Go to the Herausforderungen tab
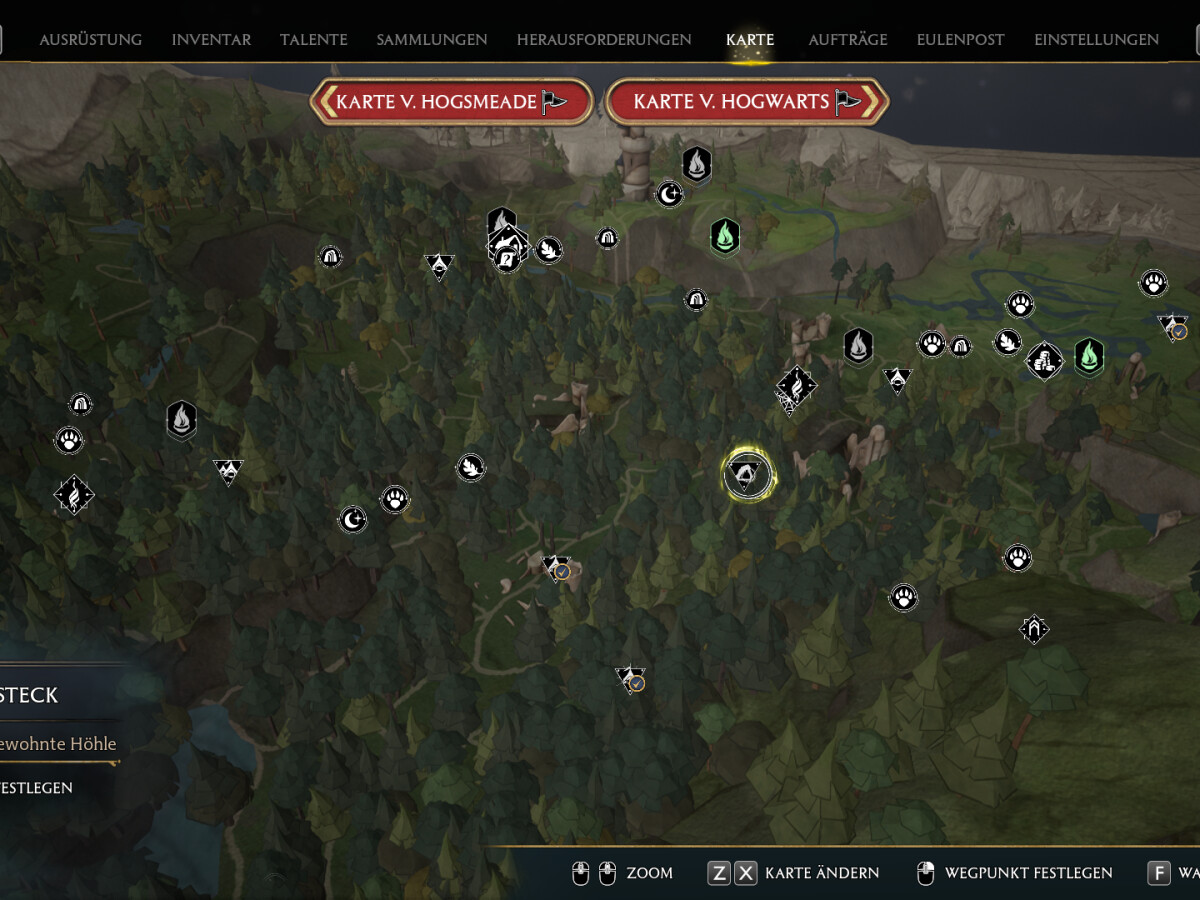 (604, 40)
